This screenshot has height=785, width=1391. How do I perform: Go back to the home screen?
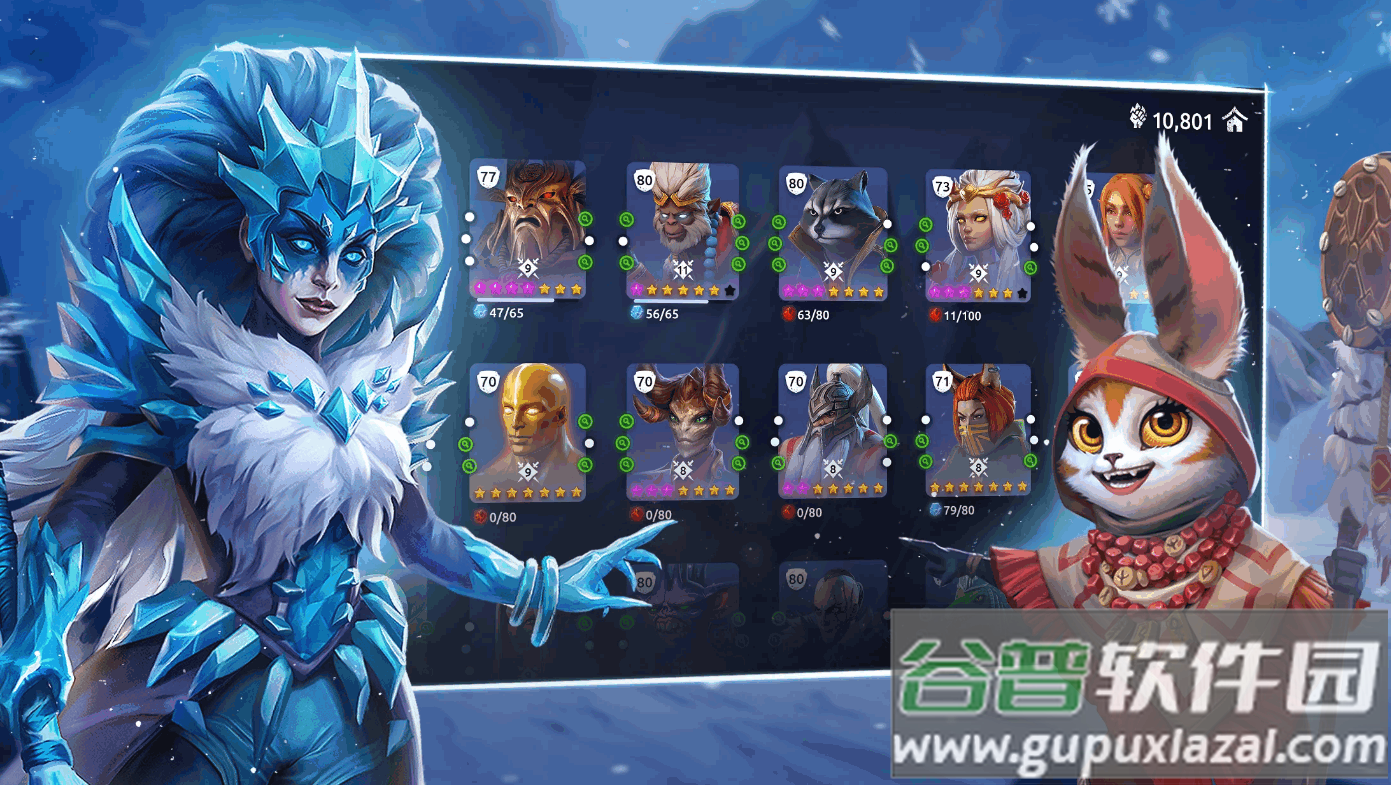1236,122
